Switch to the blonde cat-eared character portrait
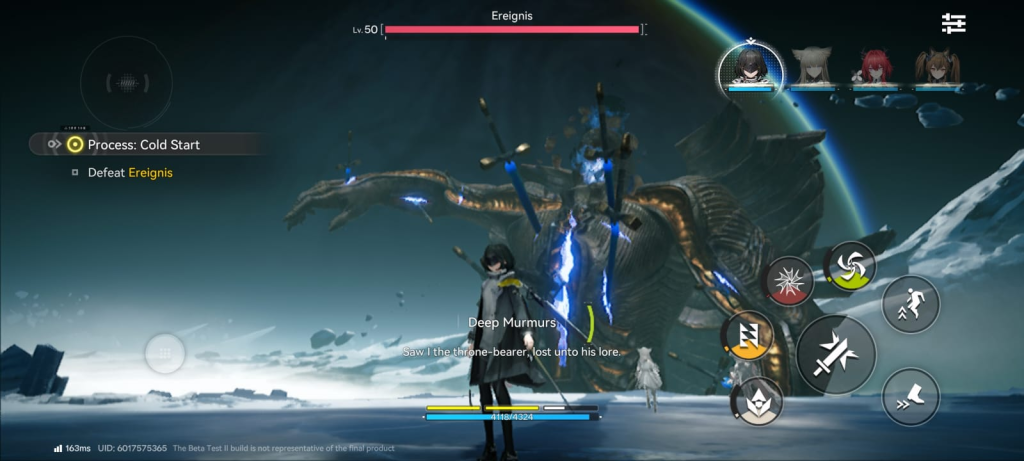 coord(811,68)
